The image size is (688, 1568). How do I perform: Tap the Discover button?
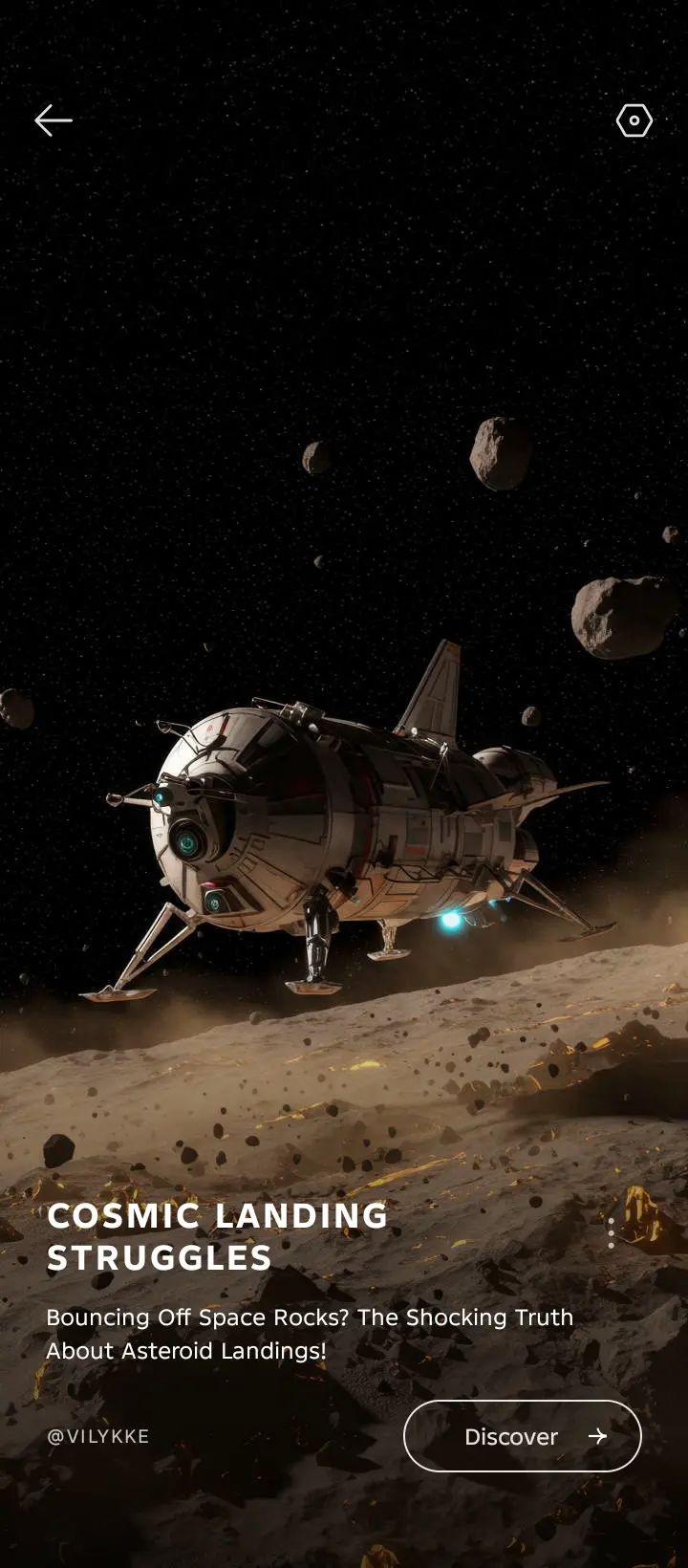[522, 1436]
